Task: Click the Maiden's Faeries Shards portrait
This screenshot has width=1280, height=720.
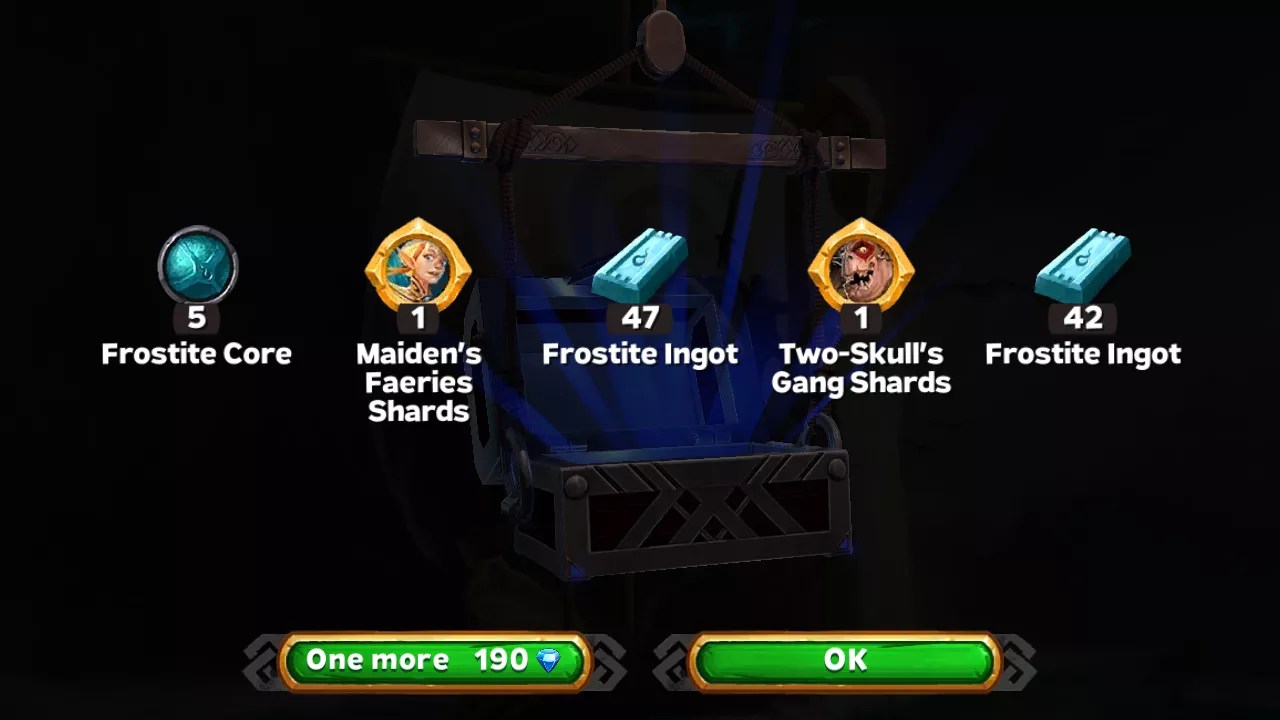Action: tap(418, 263)
